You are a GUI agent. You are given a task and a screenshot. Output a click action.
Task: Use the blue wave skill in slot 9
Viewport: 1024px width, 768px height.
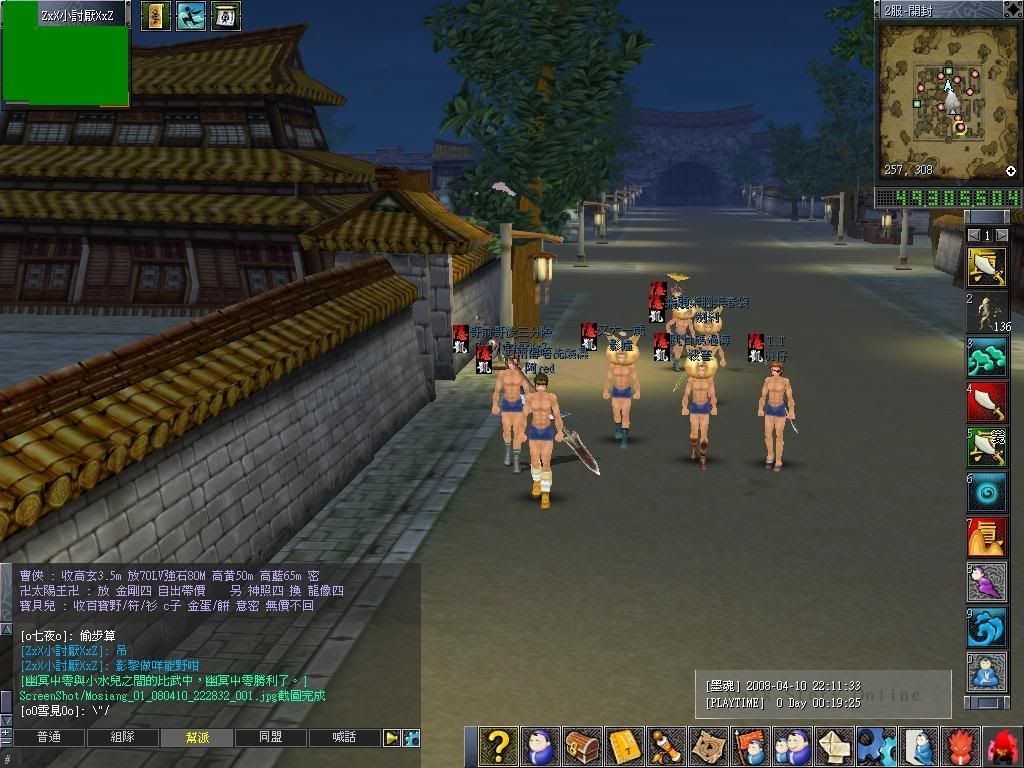[x=987, y=627]
